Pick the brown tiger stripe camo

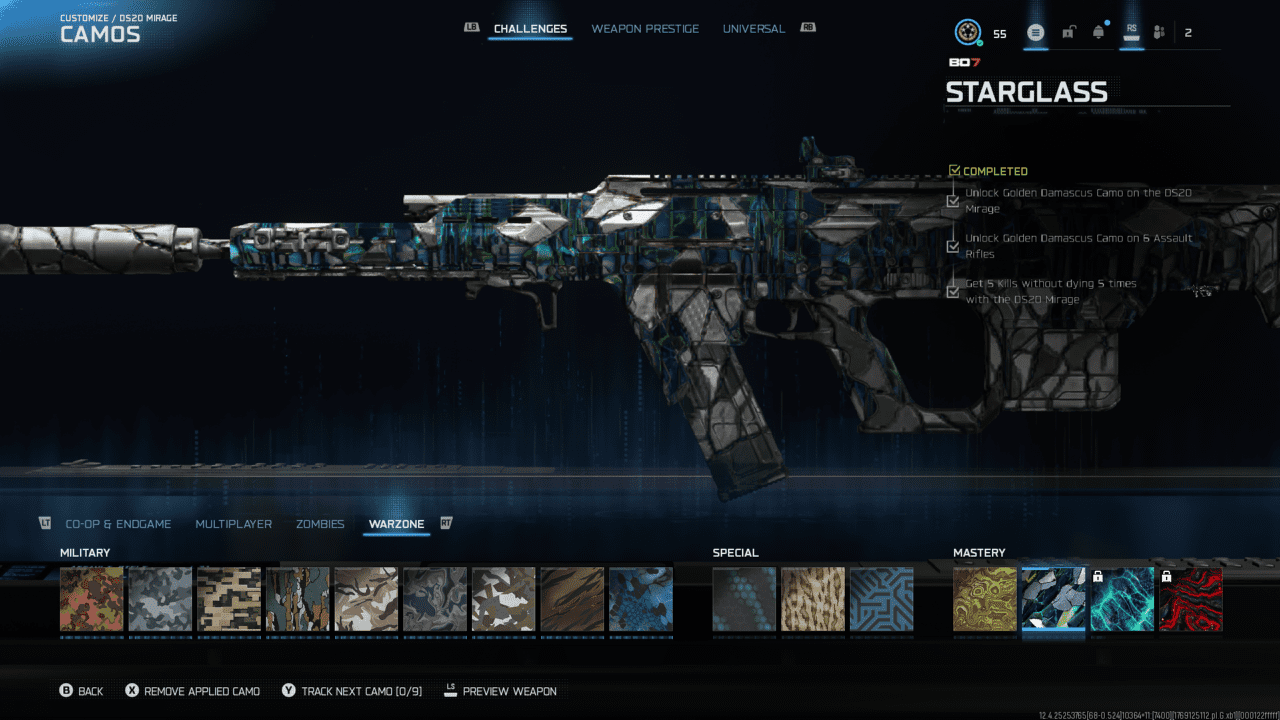(x=572, y=599)
